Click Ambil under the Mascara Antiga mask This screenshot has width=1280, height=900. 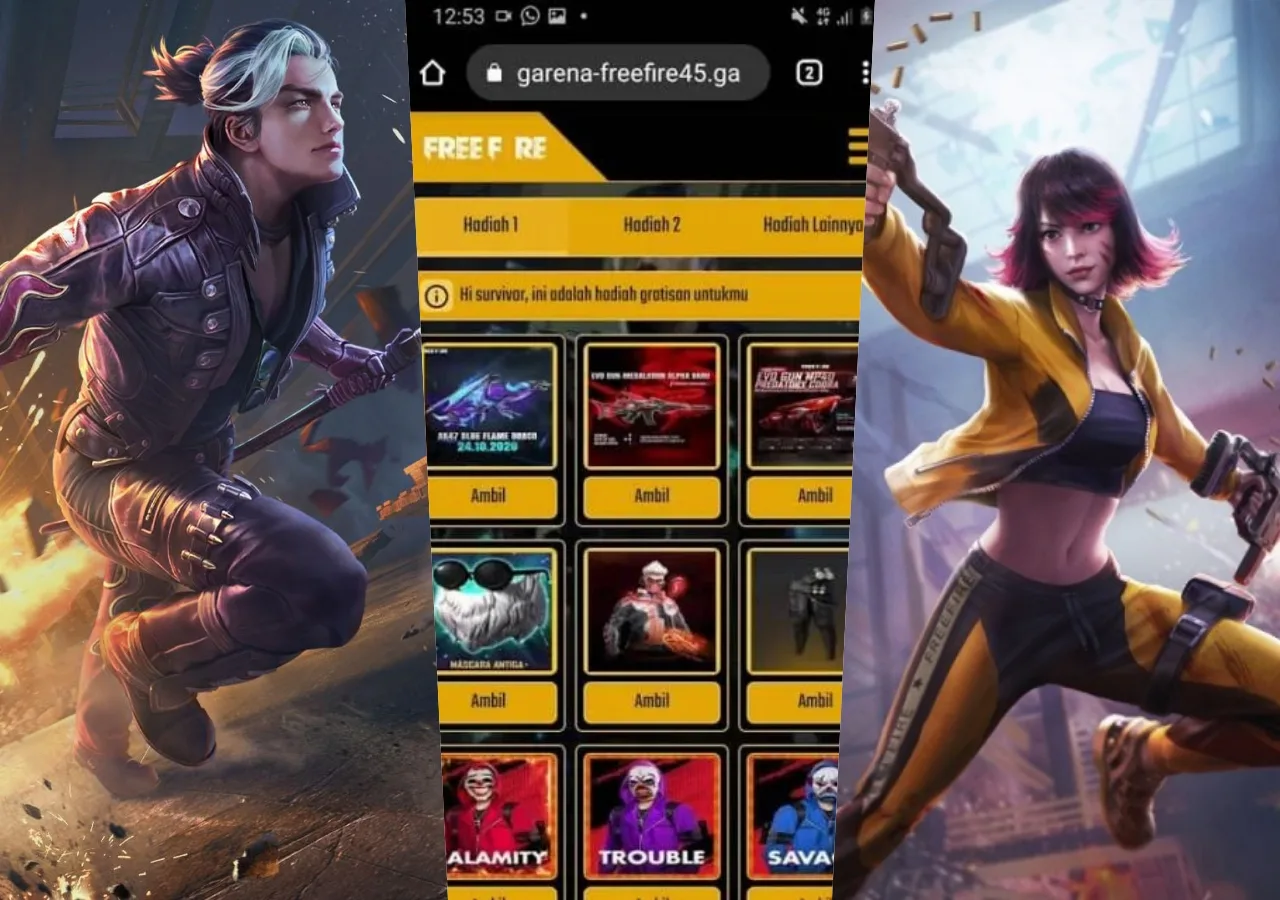[x=489, y=701]
